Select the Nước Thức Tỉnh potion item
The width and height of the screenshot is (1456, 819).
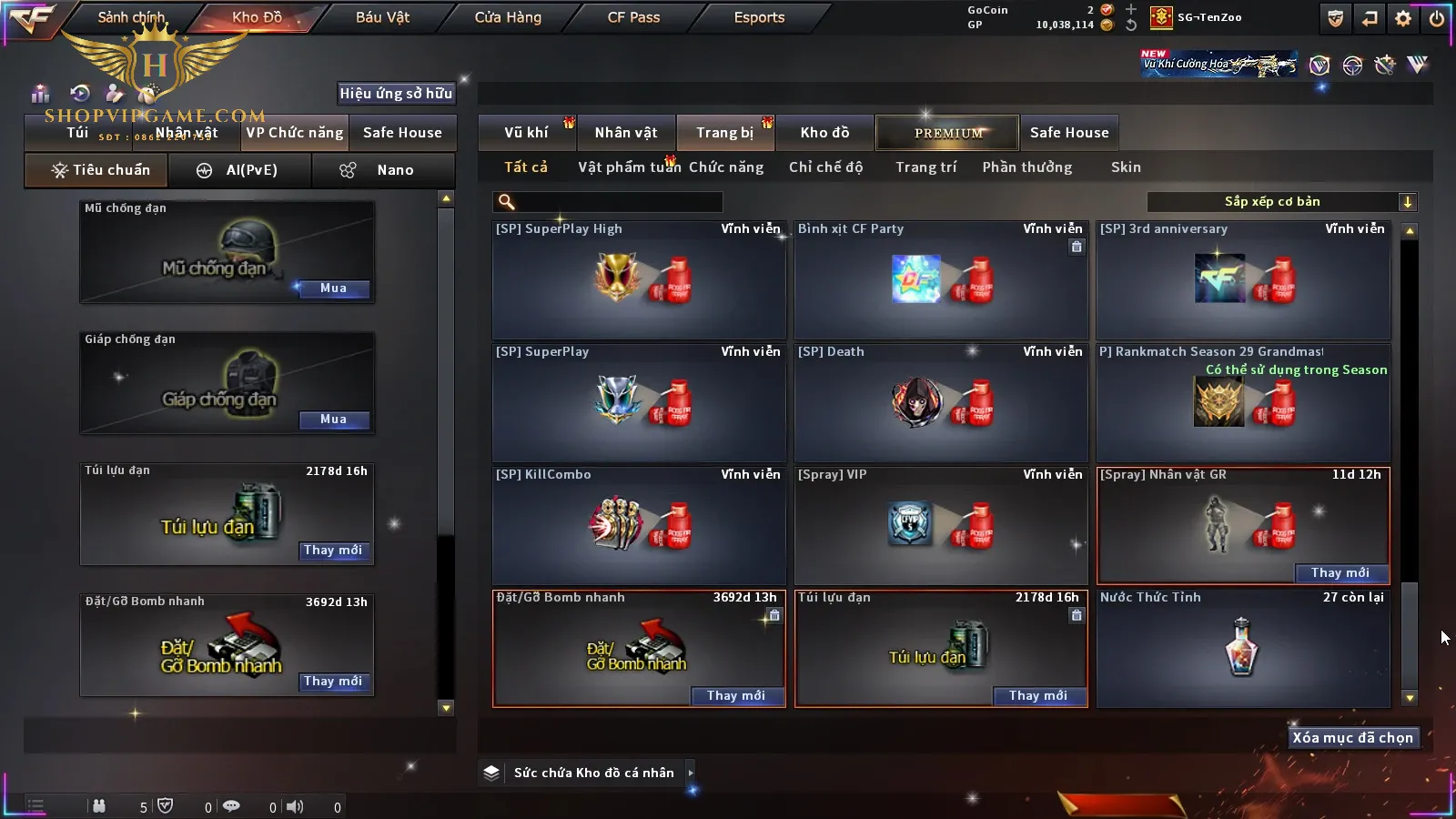(1243, 648)
